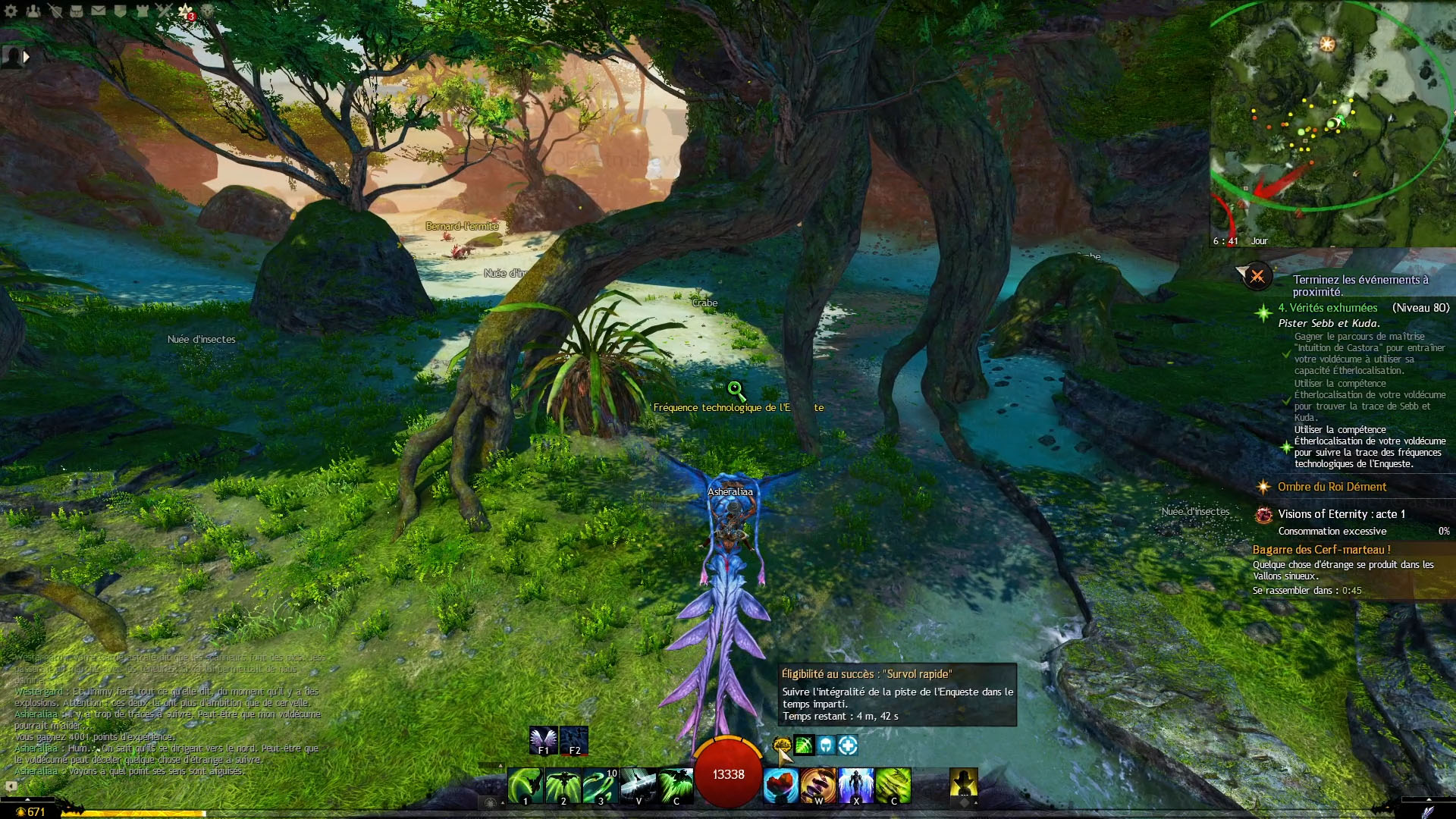
Task: Open the World vs World castle icon
Action: tap(142, 11)
